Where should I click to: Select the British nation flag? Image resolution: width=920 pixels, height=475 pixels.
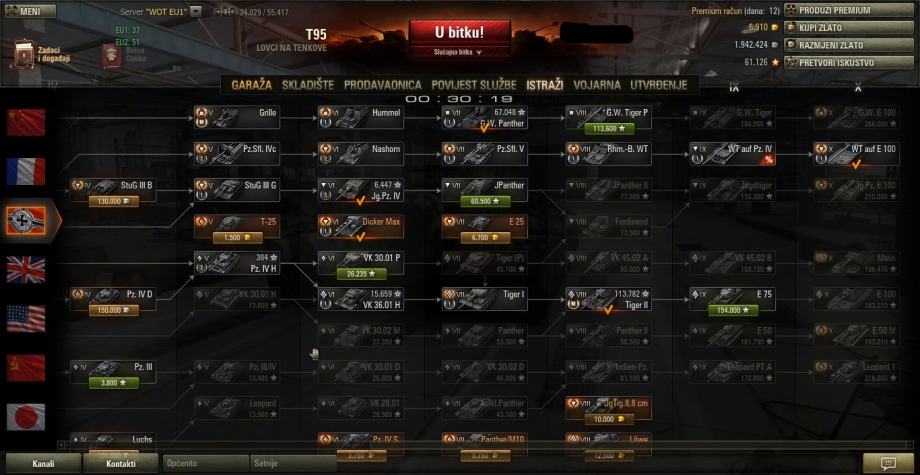pyautogui.click(x=26, y=269)
